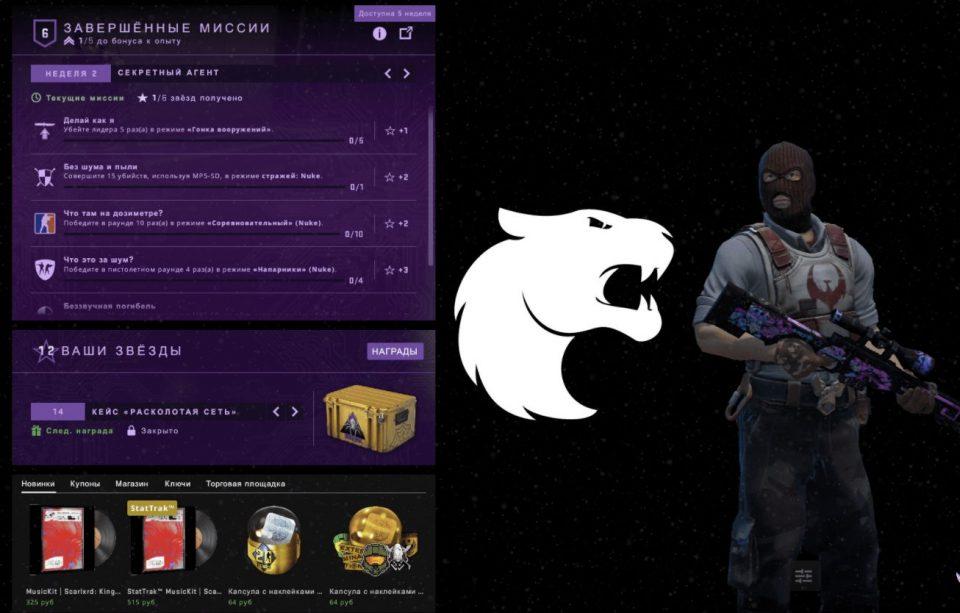Select the 'Неделя 2' week label
The width and height of the screenshot is (960, 613).
coord(70,73)
